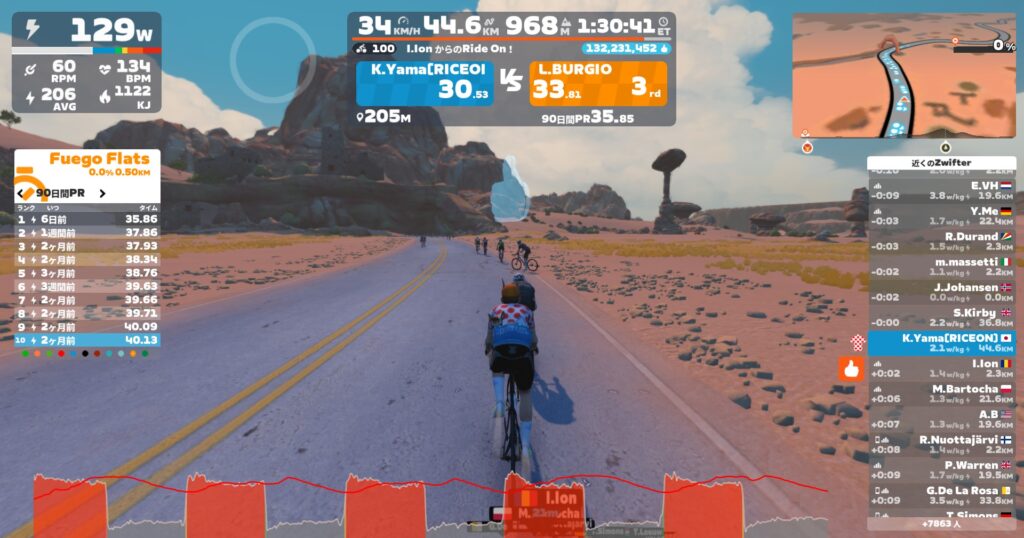This screenshot has width=1024, height=538.
Task: Select the highlighted 40.13 leaderboard row
Action: pyautogui.click(x=87, y=340)
